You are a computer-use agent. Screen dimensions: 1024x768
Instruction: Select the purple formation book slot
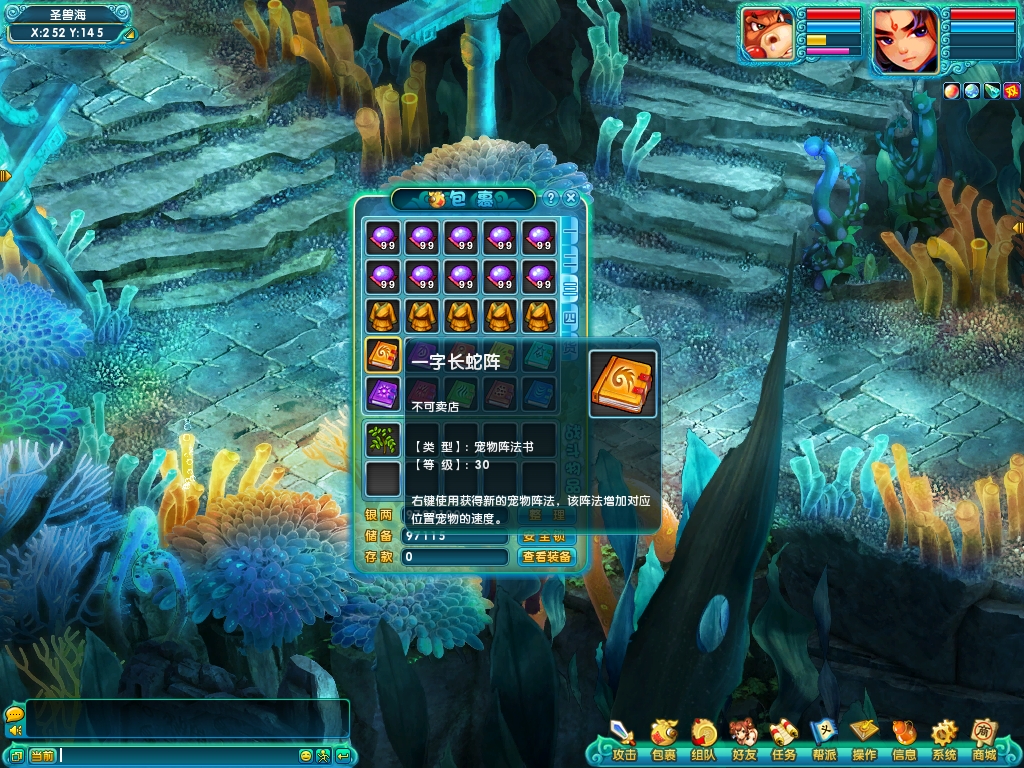(383, 394)
